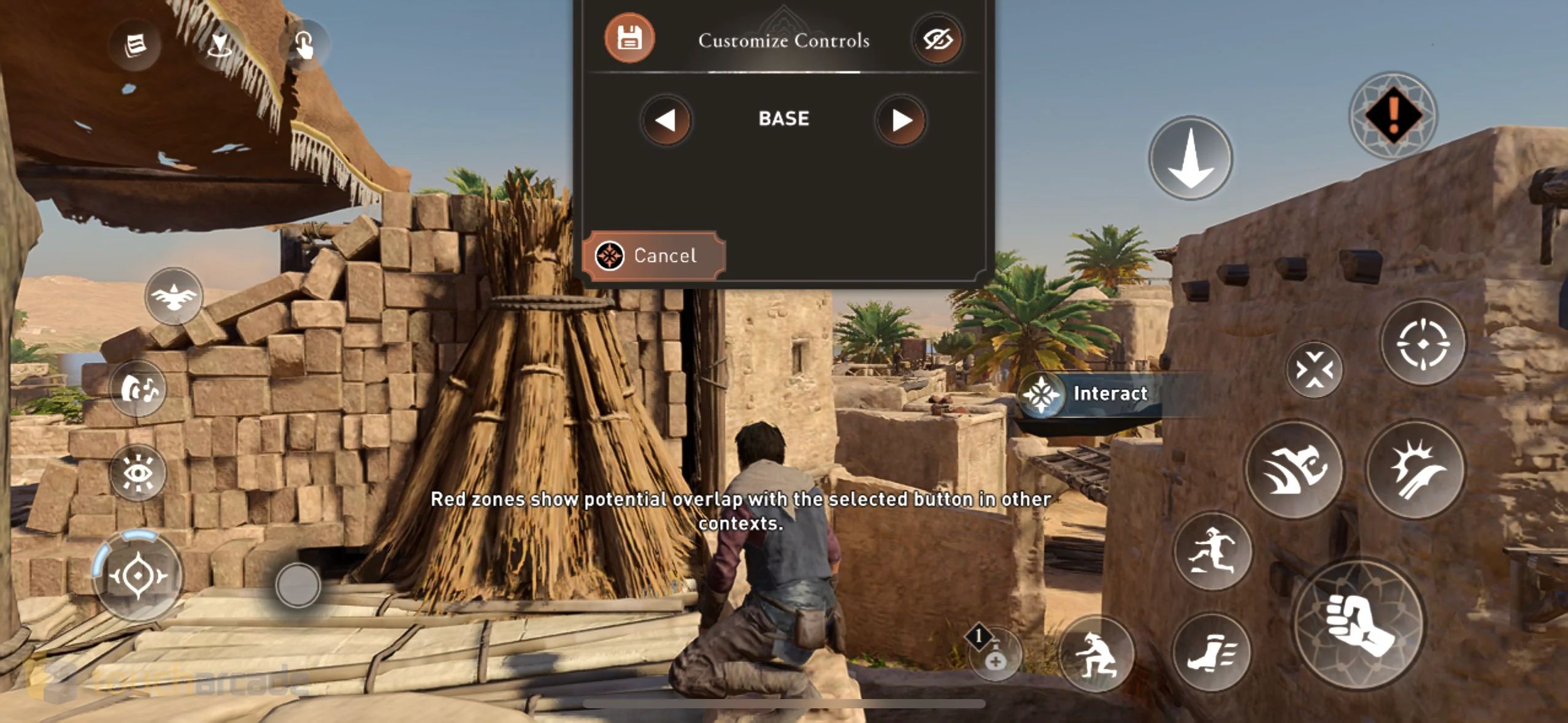Tap the dodge button

tap(1316, 368)
